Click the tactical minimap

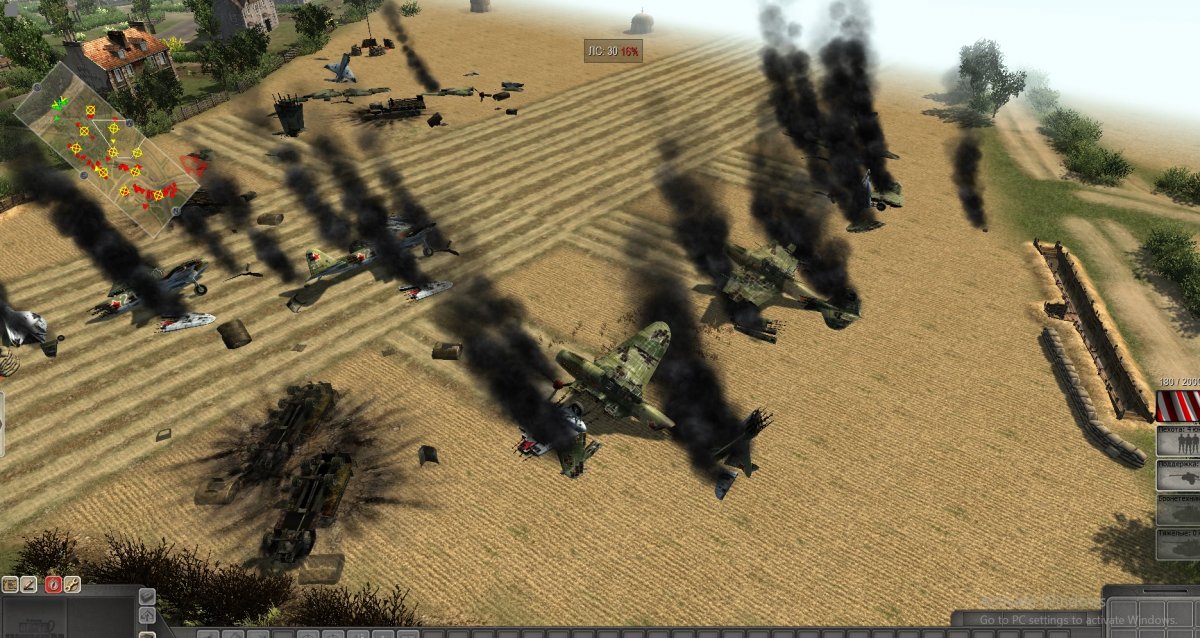click(100, 150)
